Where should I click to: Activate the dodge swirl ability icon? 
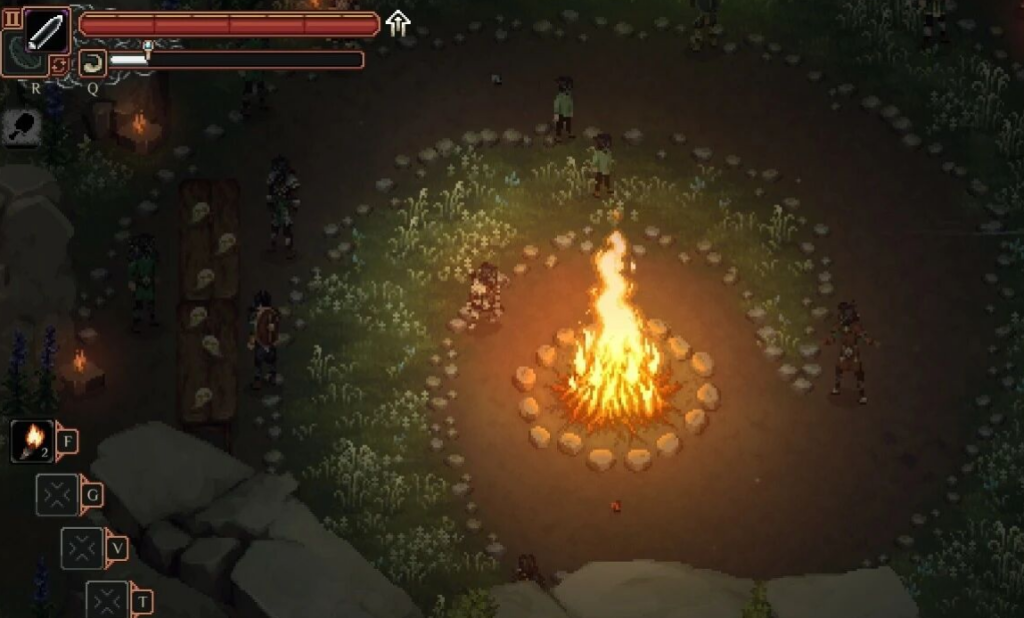[x=92, y=64]
